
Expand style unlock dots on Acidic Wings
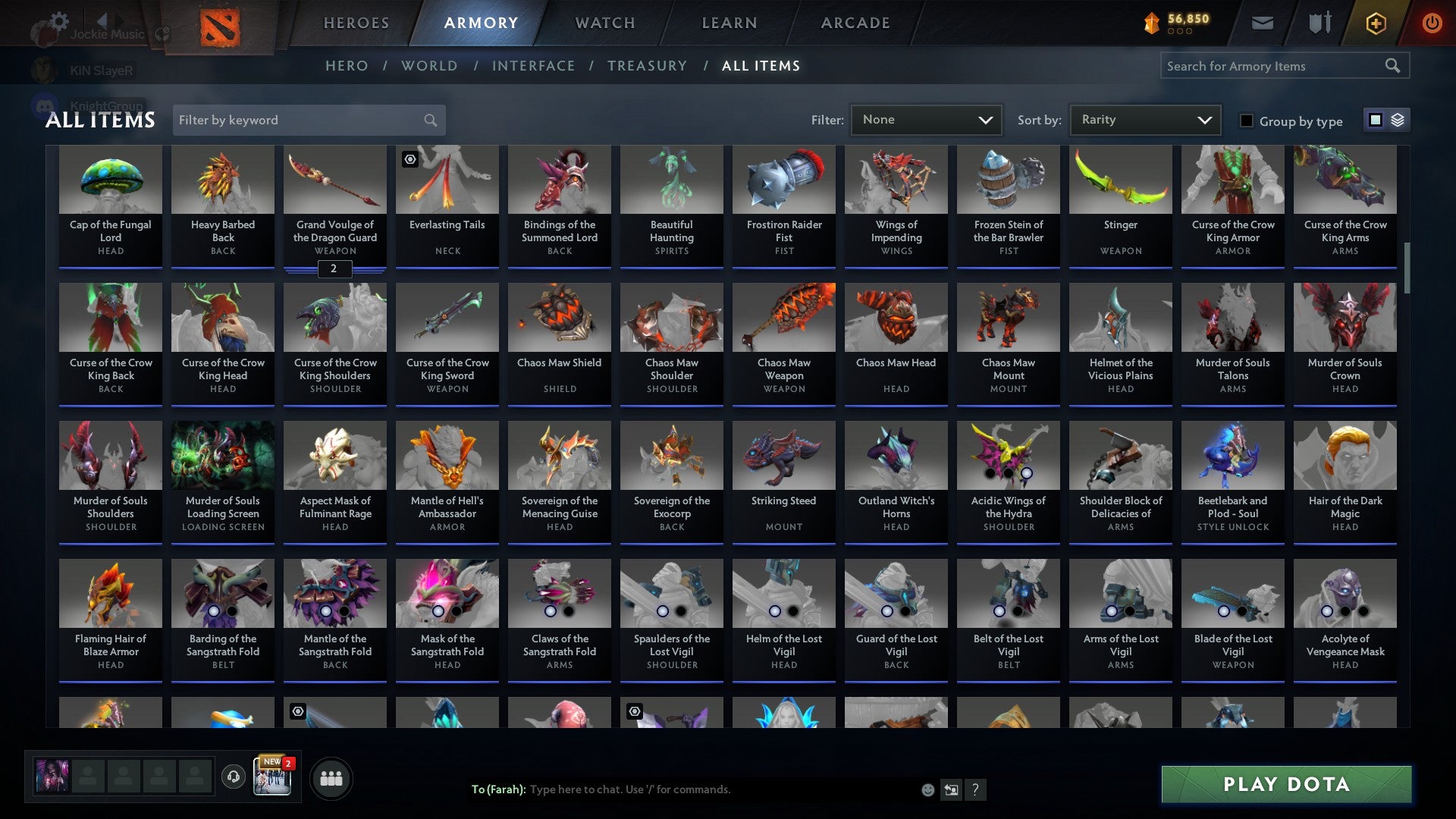(1009, 473)
